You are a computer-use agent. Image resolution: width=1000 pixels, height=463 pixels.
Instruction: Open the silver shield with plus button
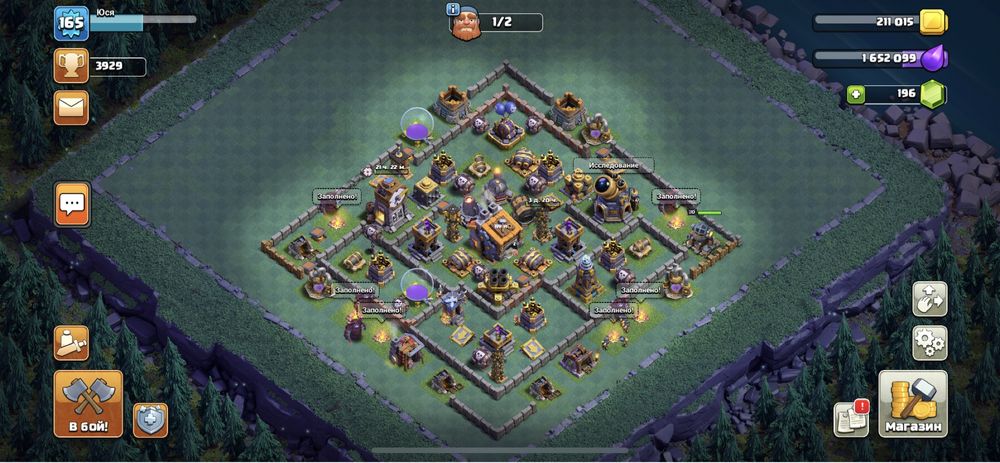pyautogui.click(x=150, y=418)
